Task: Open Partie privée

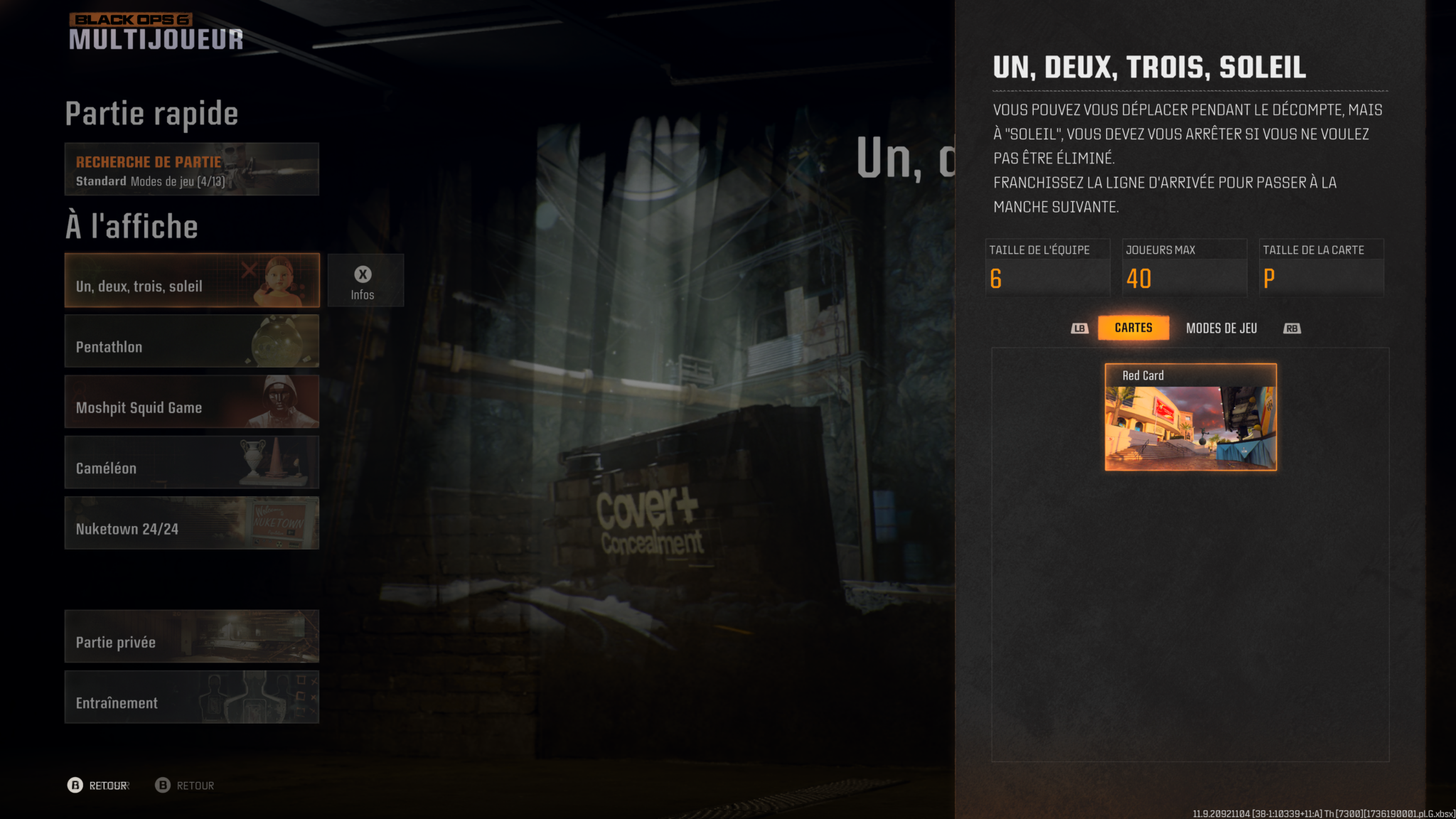Action: [191, 636]
